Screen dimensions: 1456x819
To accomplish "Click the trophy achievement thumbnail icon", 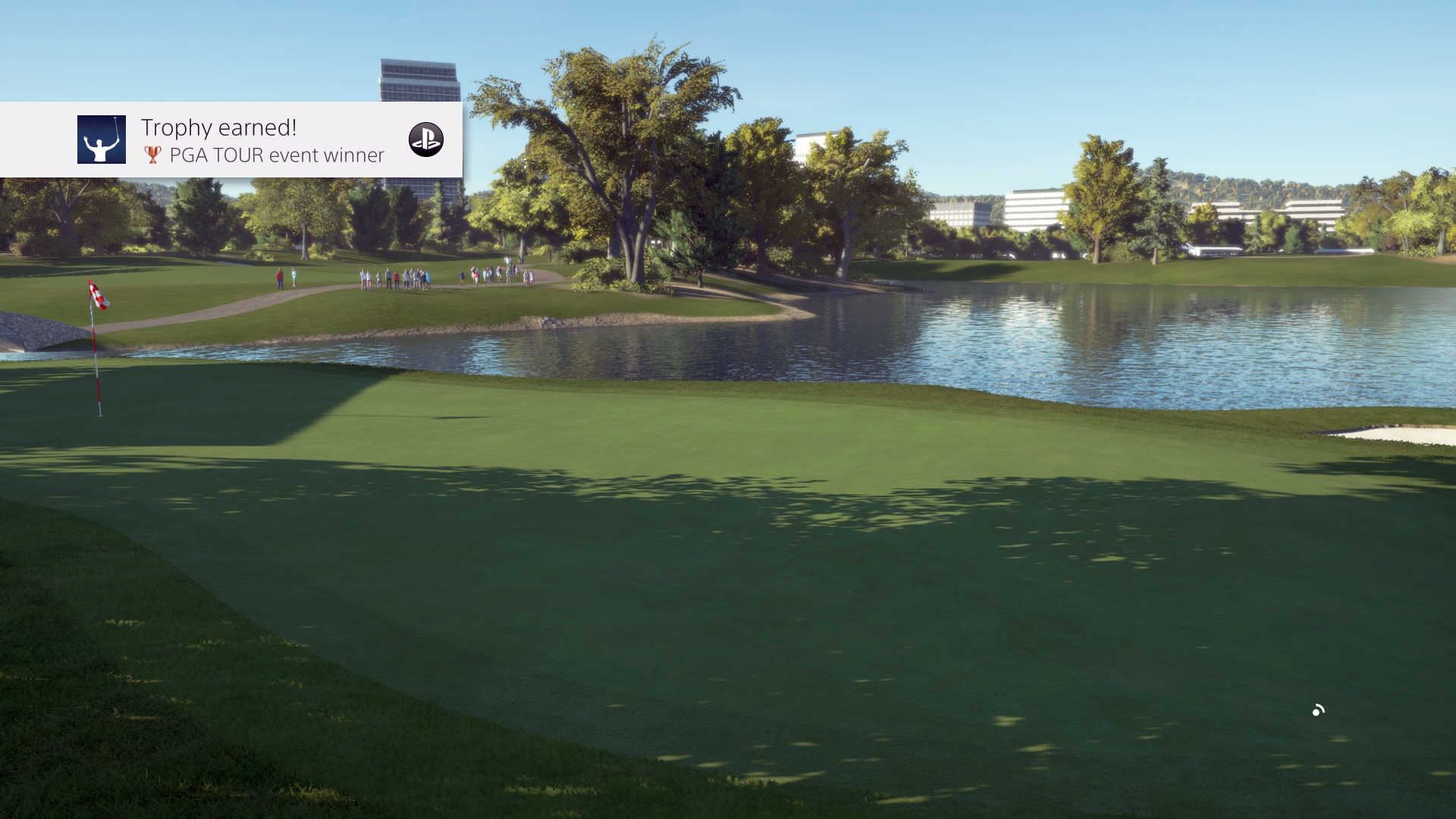I will [102, 140].
